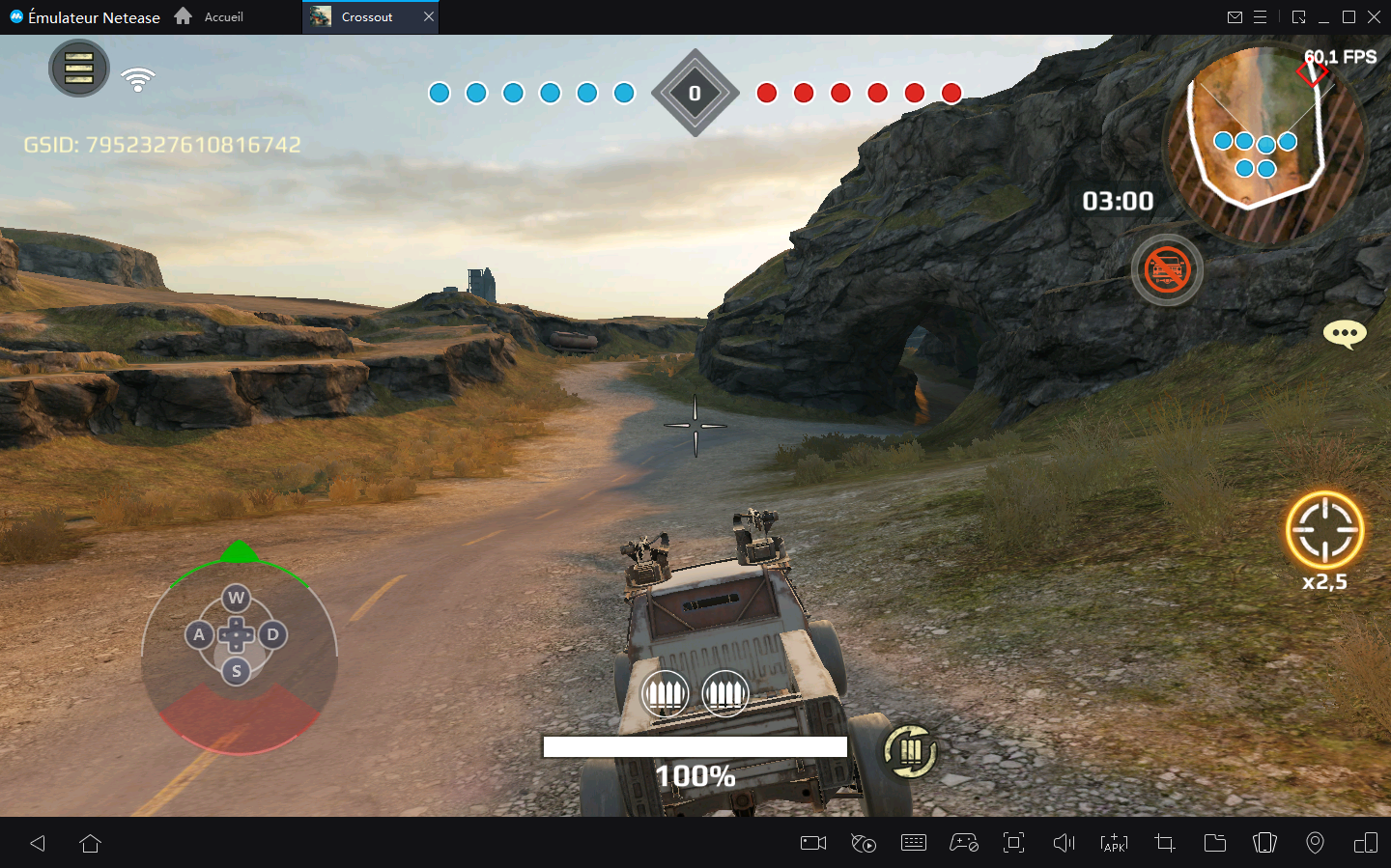Toggle the gamepad controller option
The height and width of the screenshot is (868, 1391).
[x=963, y=843]
